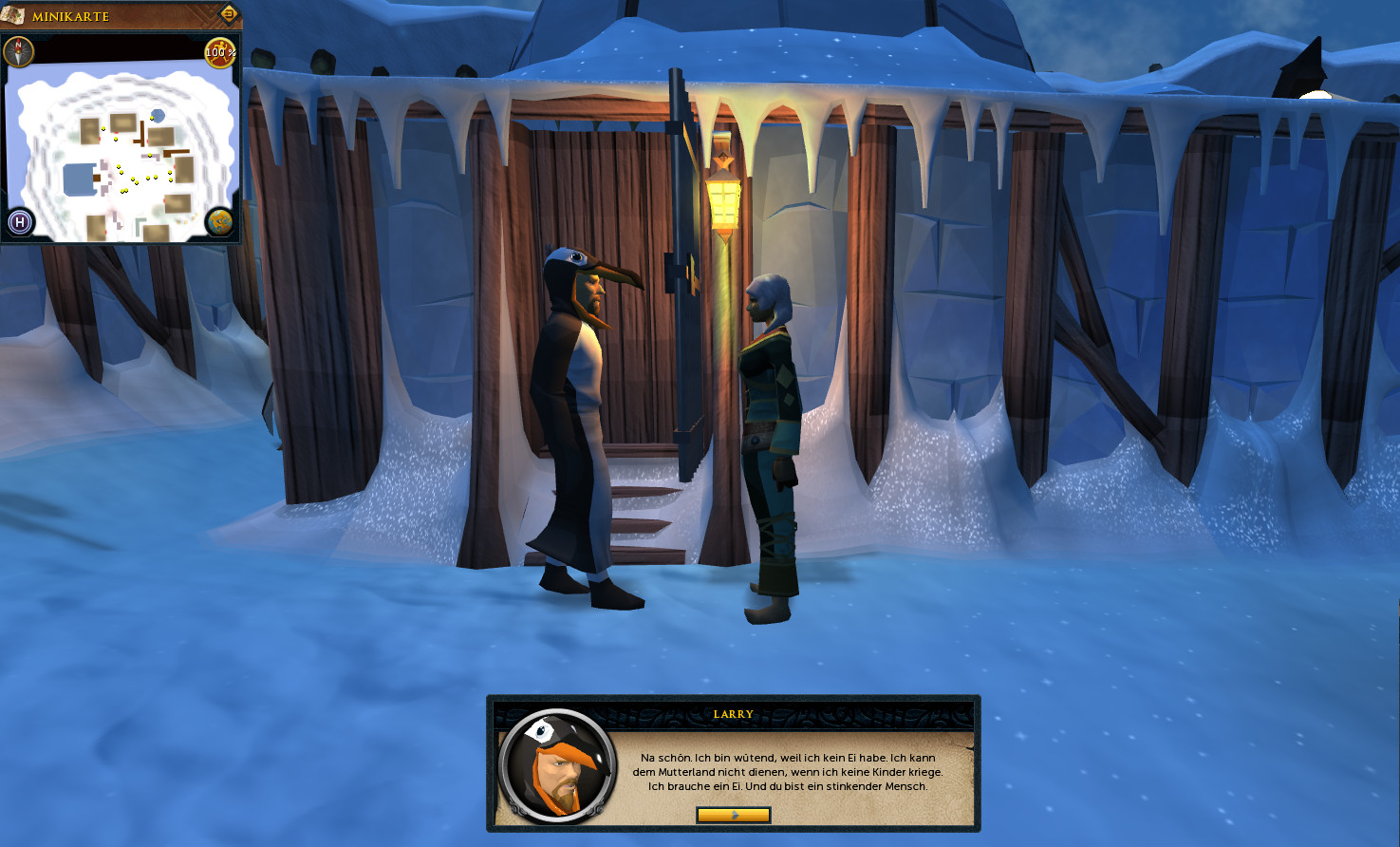Click the Minikarte panel options button
Viewport: 1400px width, 847px height.
[x=228, y=14]
